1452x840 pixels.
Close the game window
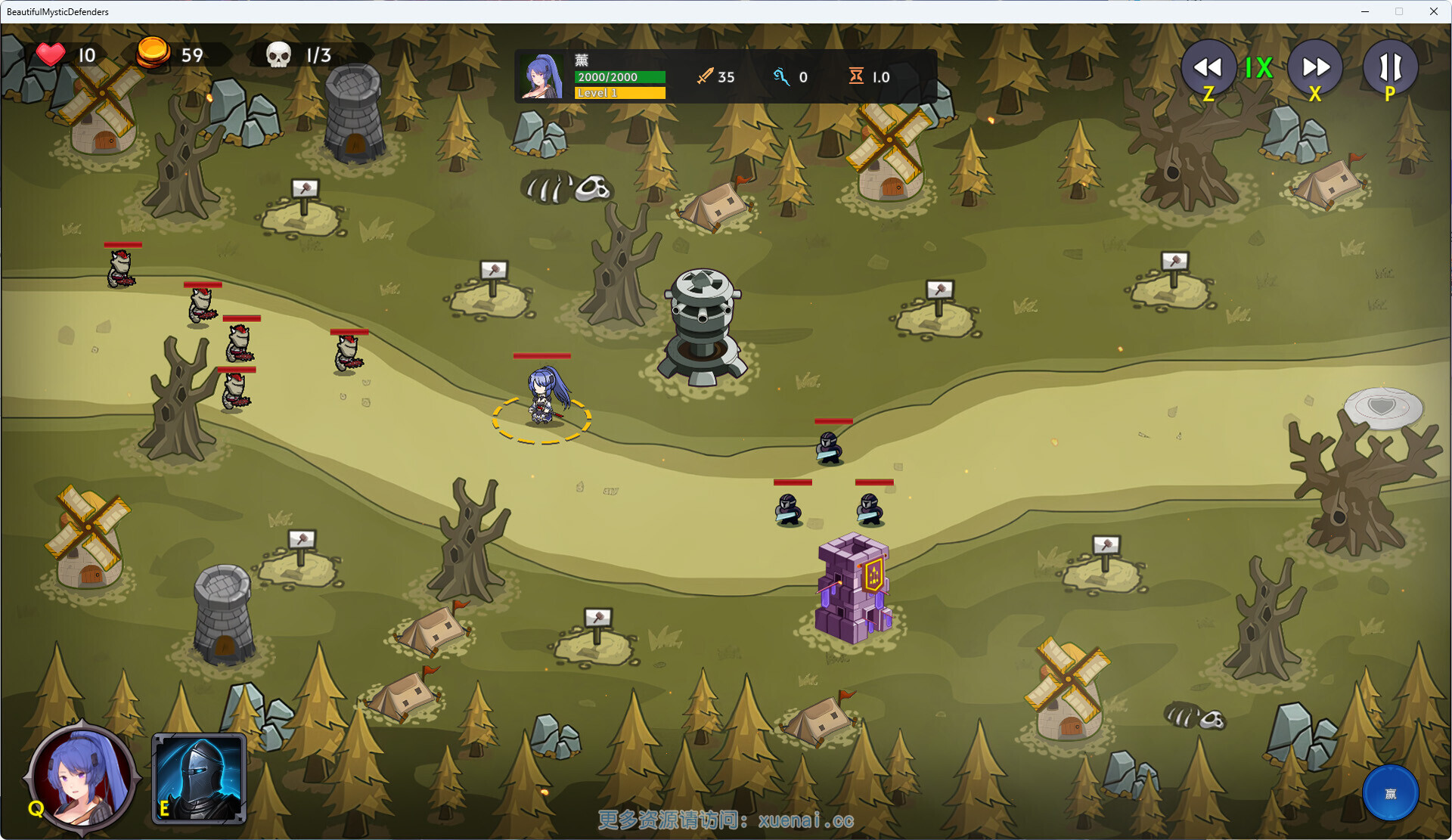1433,11
